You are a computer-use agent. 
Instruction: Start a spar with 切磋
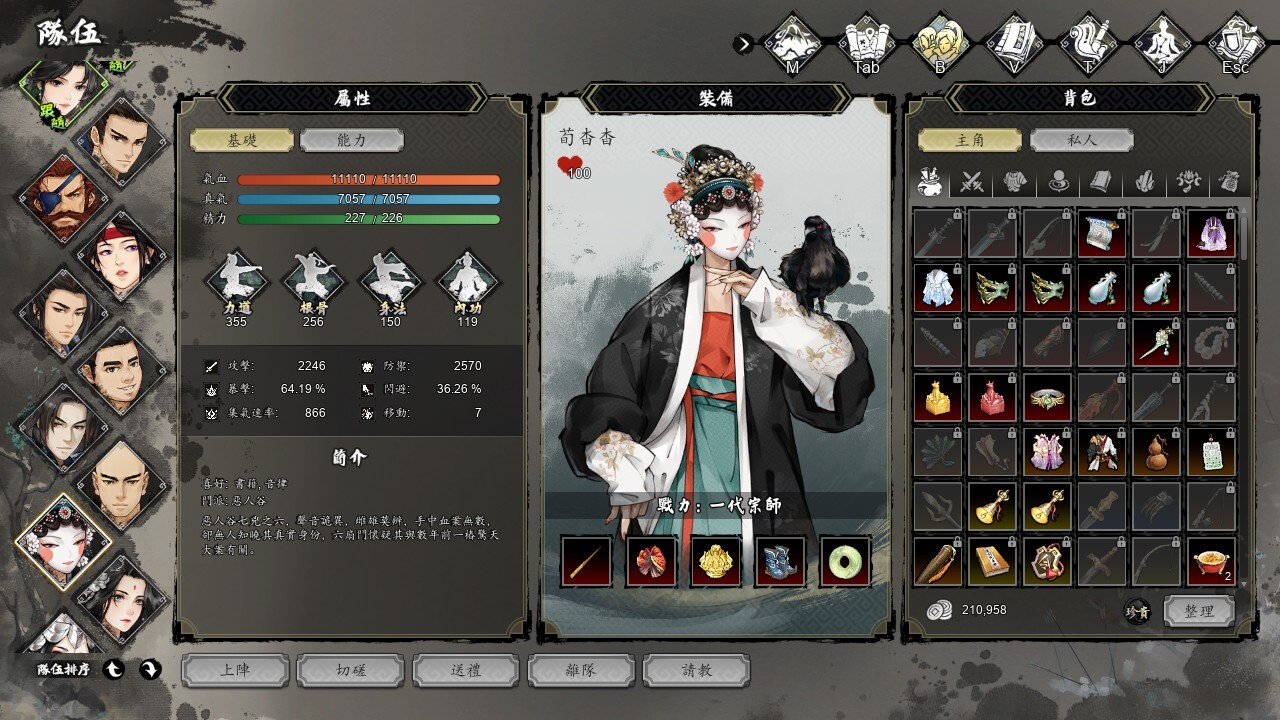pos(351,670)
